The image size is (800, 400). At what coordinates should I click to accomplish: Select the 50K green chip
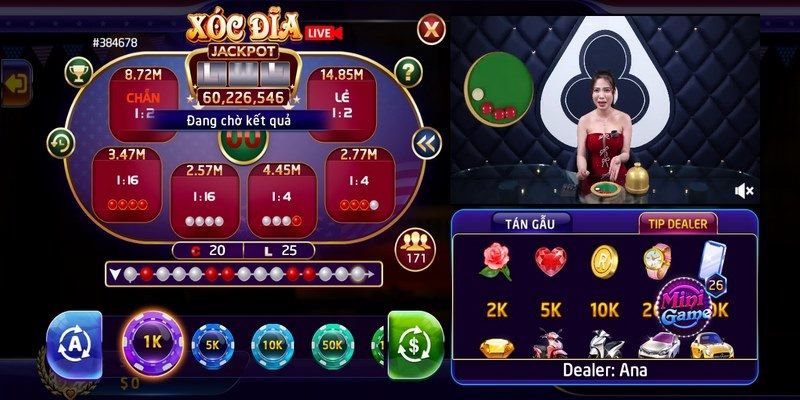(333, 345)
